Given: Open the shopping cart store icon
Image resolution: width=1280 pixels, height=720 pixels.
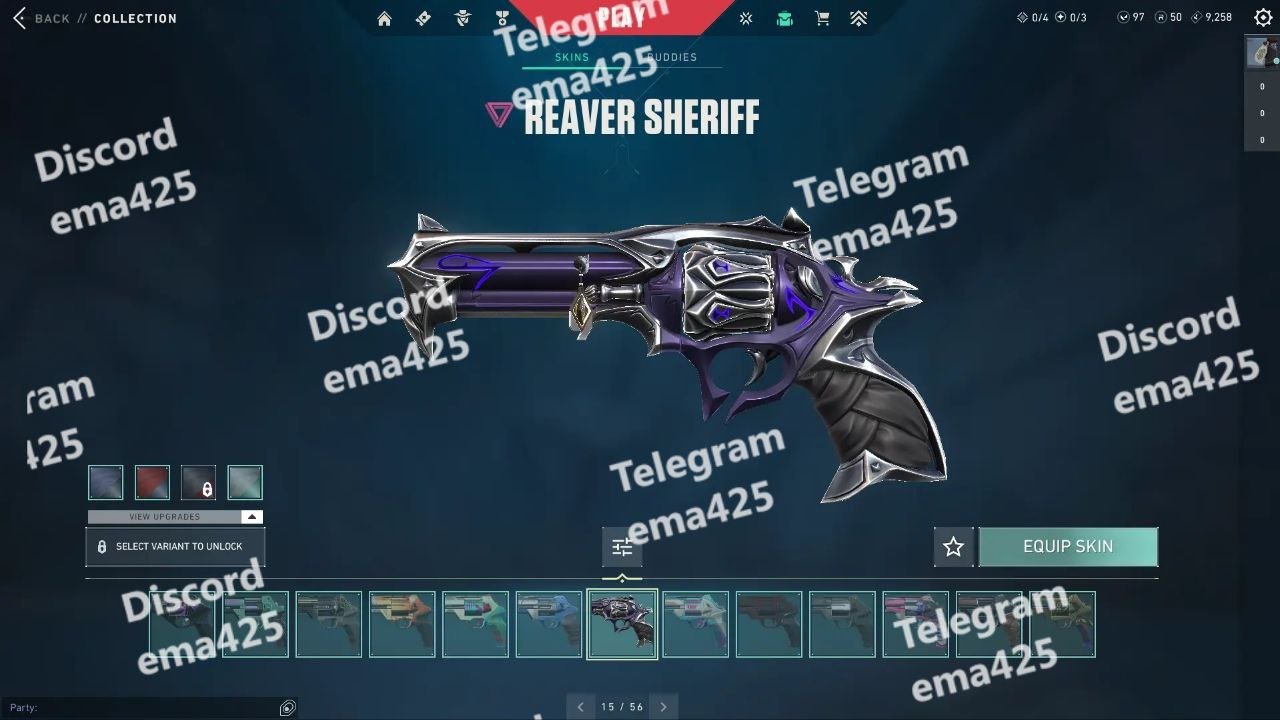Looking at the screenshot, I should (822, 18).
